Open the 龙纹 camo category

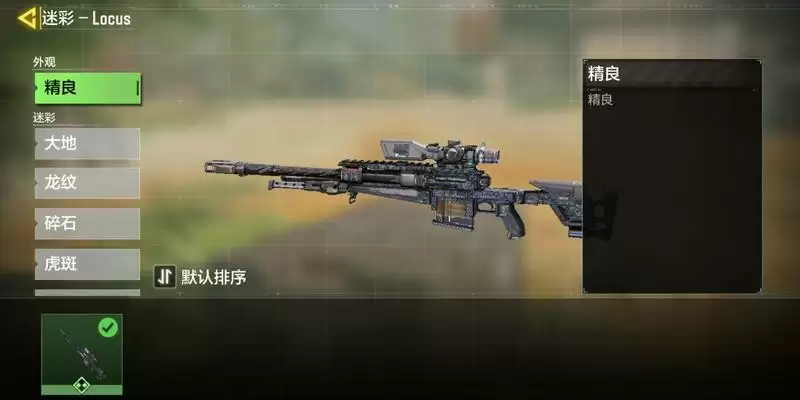pyautogui.click(x=87, y=184)
